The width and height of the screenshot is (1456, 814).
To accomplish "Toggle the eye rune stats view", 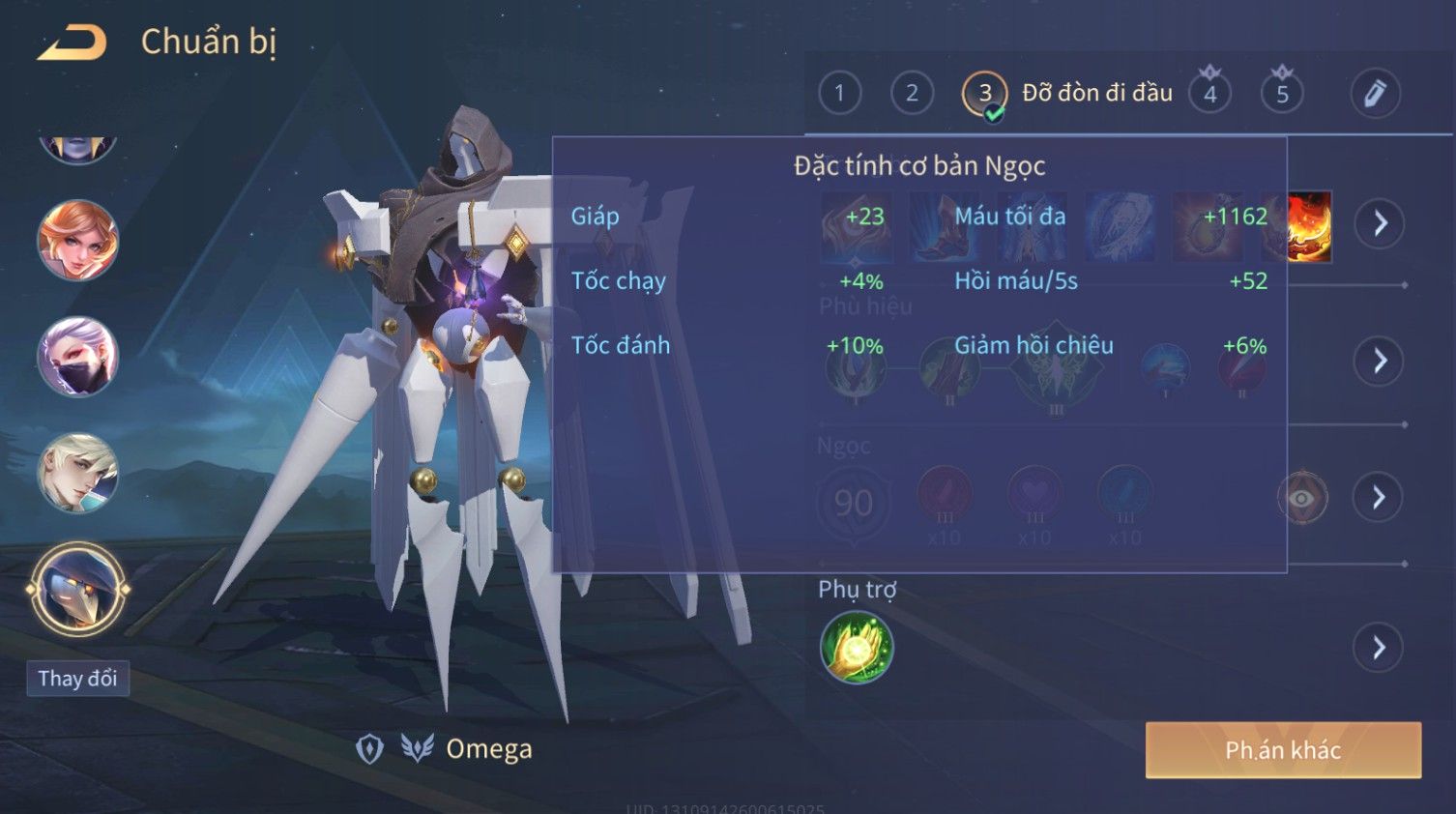I will pos(1302,498).
